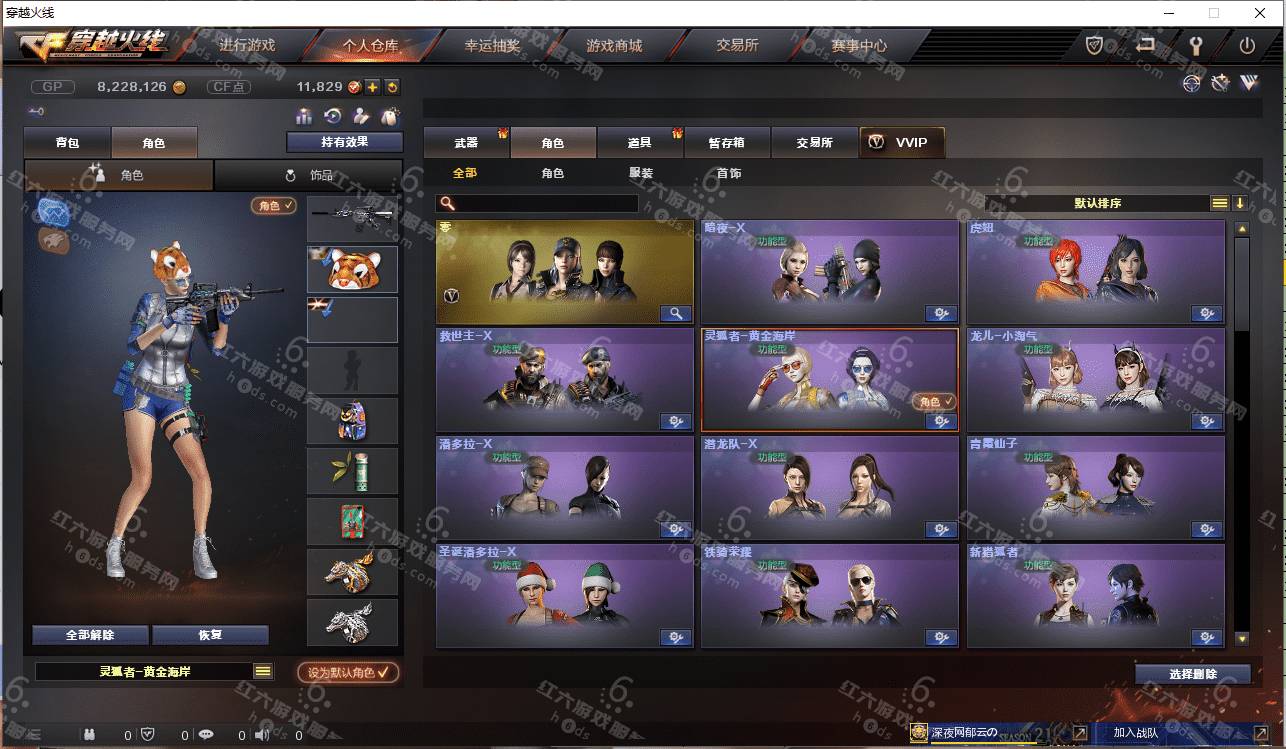Select the 救世主-X character card
The height and width of the screenshot is (749, 1286).
564,380
